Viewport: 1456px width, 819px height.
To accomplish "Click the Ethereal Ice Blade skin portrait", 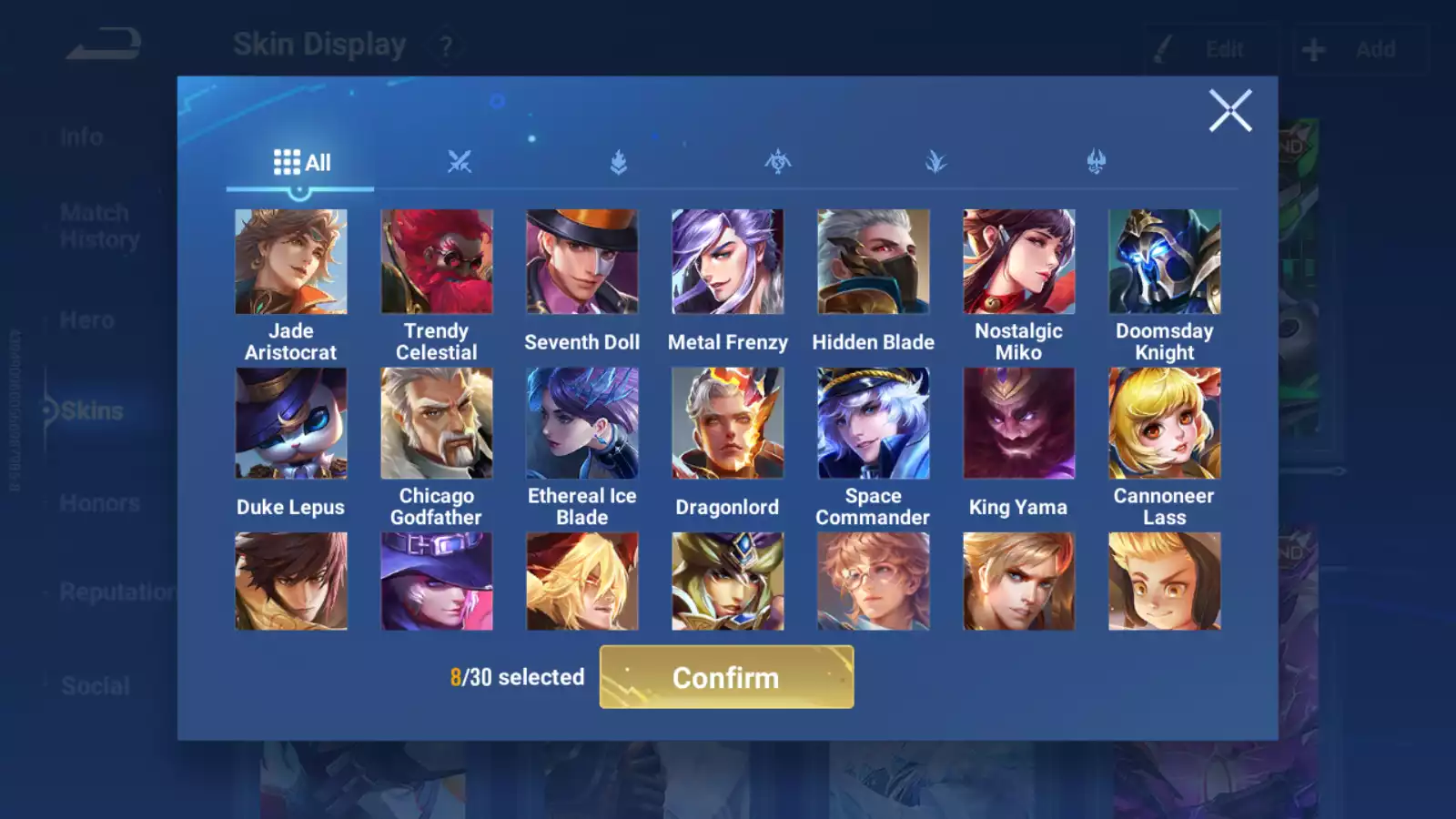I will [582, 421].
